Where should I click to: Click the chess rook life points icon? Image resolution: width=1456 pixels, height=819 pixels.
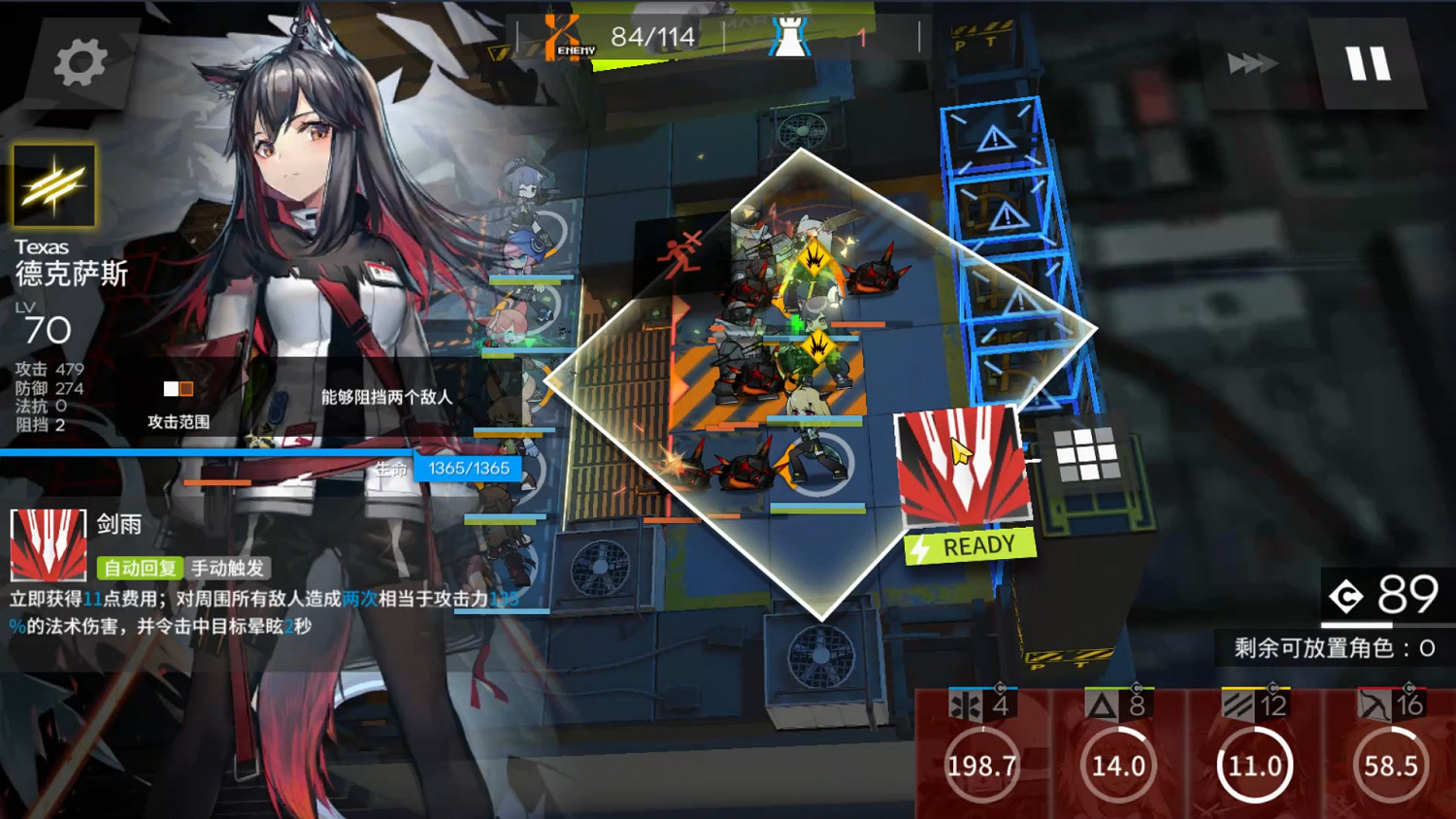pos(789,37)
